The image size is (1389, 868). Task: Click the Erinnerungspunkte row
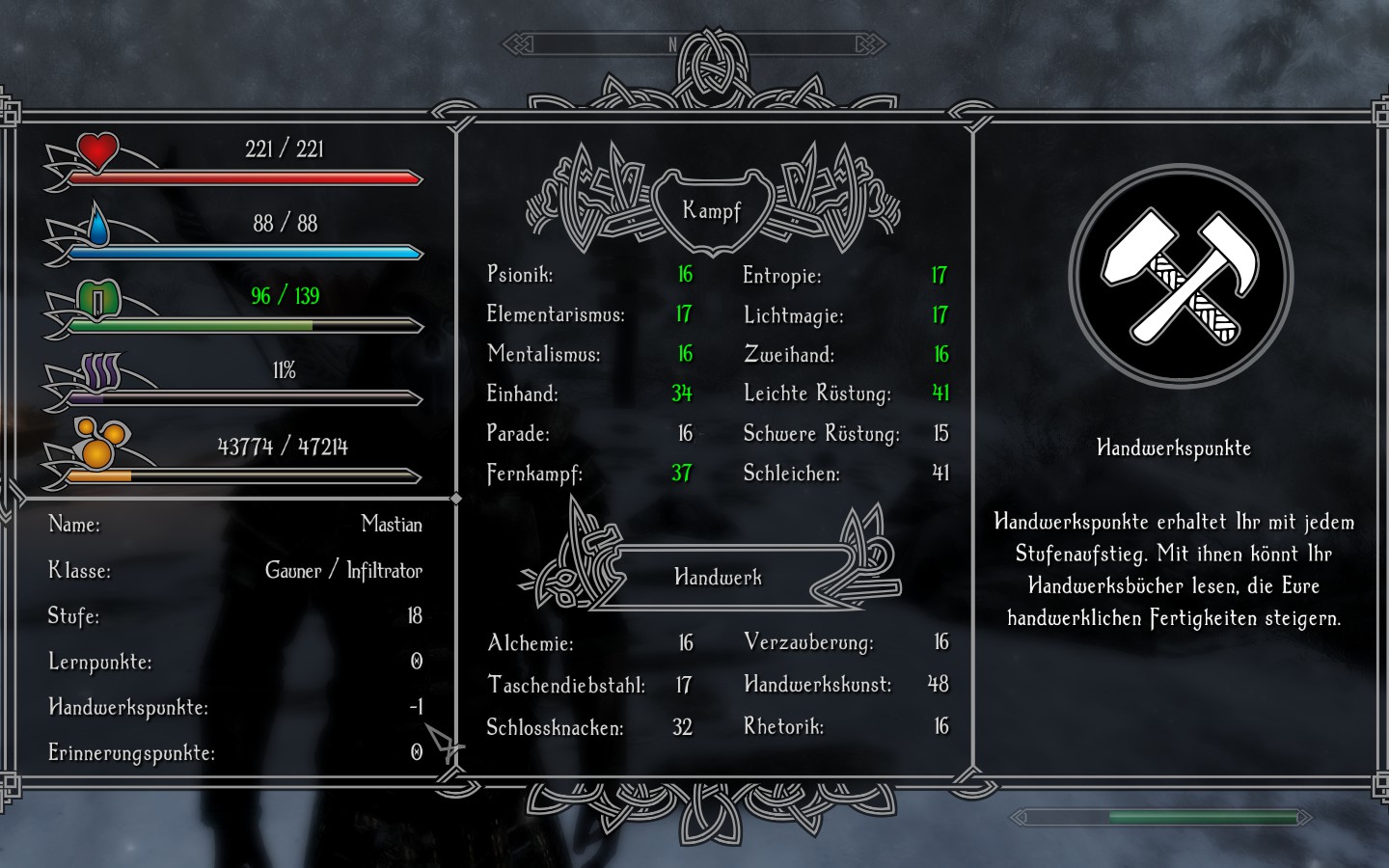[131, 752]
